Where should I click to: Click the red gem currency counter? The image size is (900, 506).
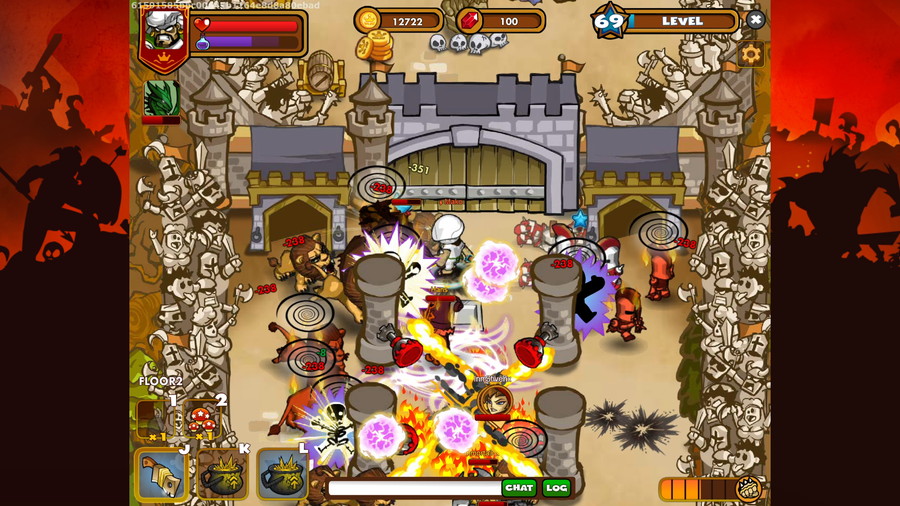(x=499, y=21)
